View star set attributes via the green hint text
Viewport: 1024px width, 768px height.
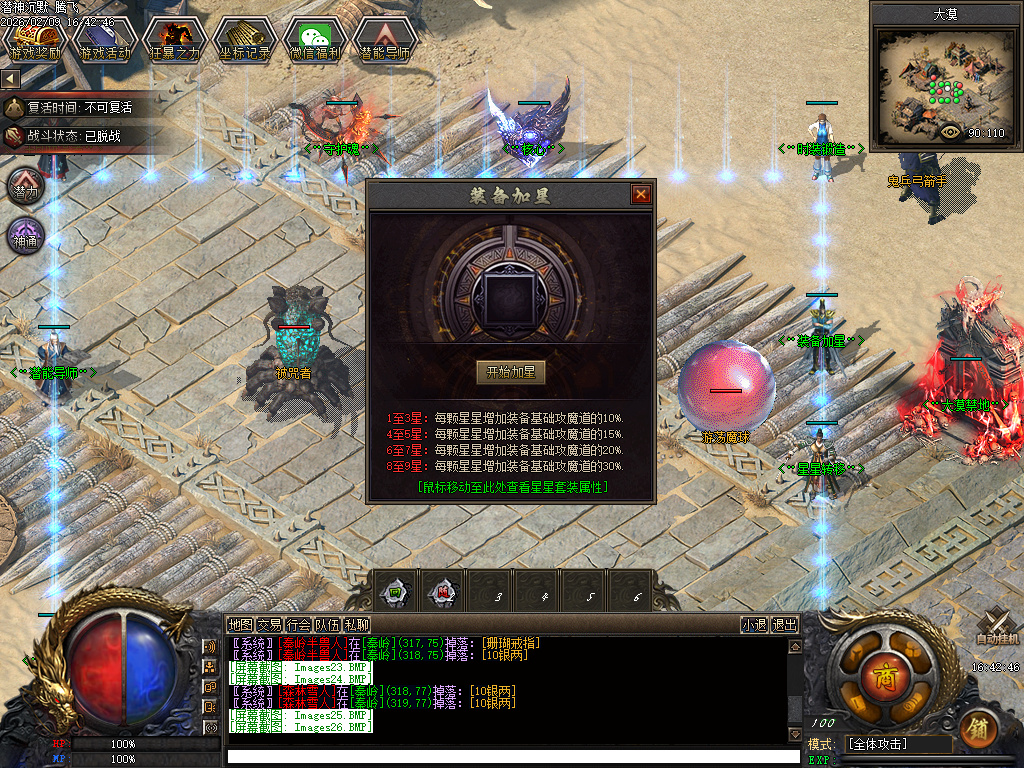(x=513, y=487)
